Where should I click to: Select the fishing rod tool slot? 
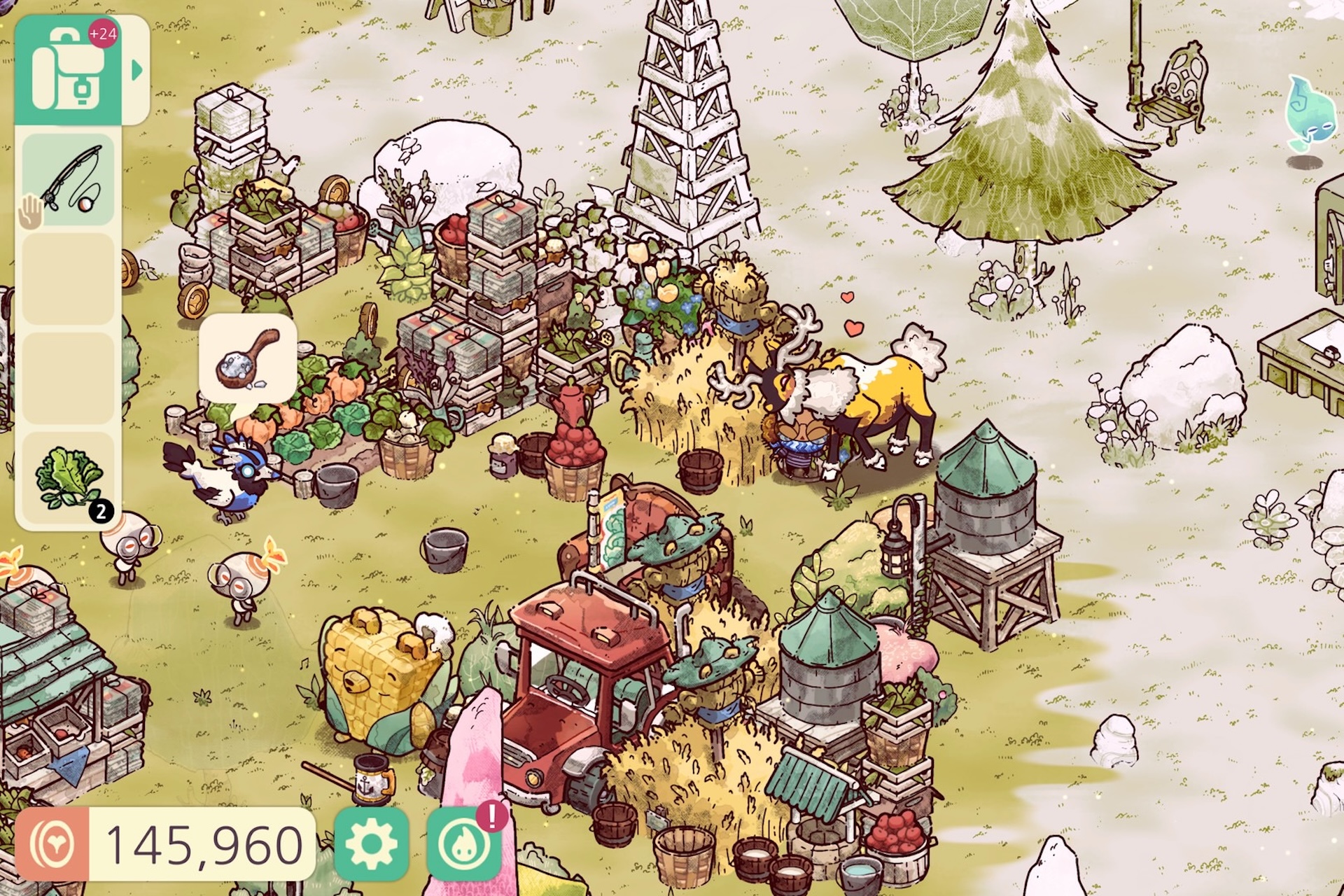[69, 180]
